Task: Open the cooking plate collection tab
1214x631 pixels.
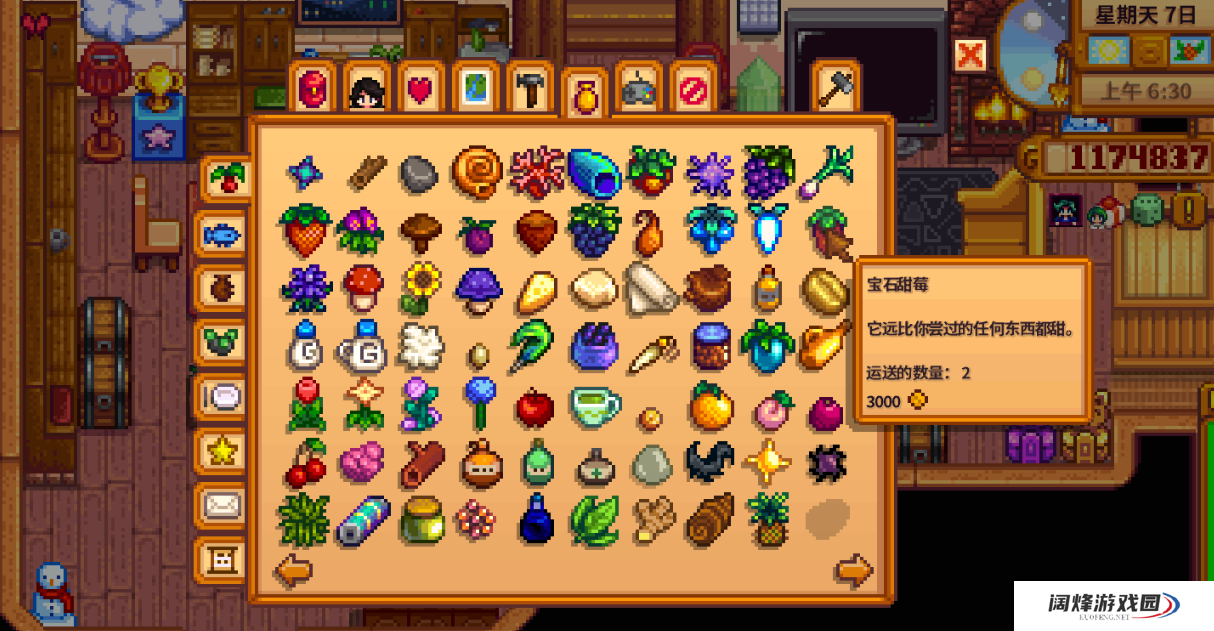Action: (221, 395)
